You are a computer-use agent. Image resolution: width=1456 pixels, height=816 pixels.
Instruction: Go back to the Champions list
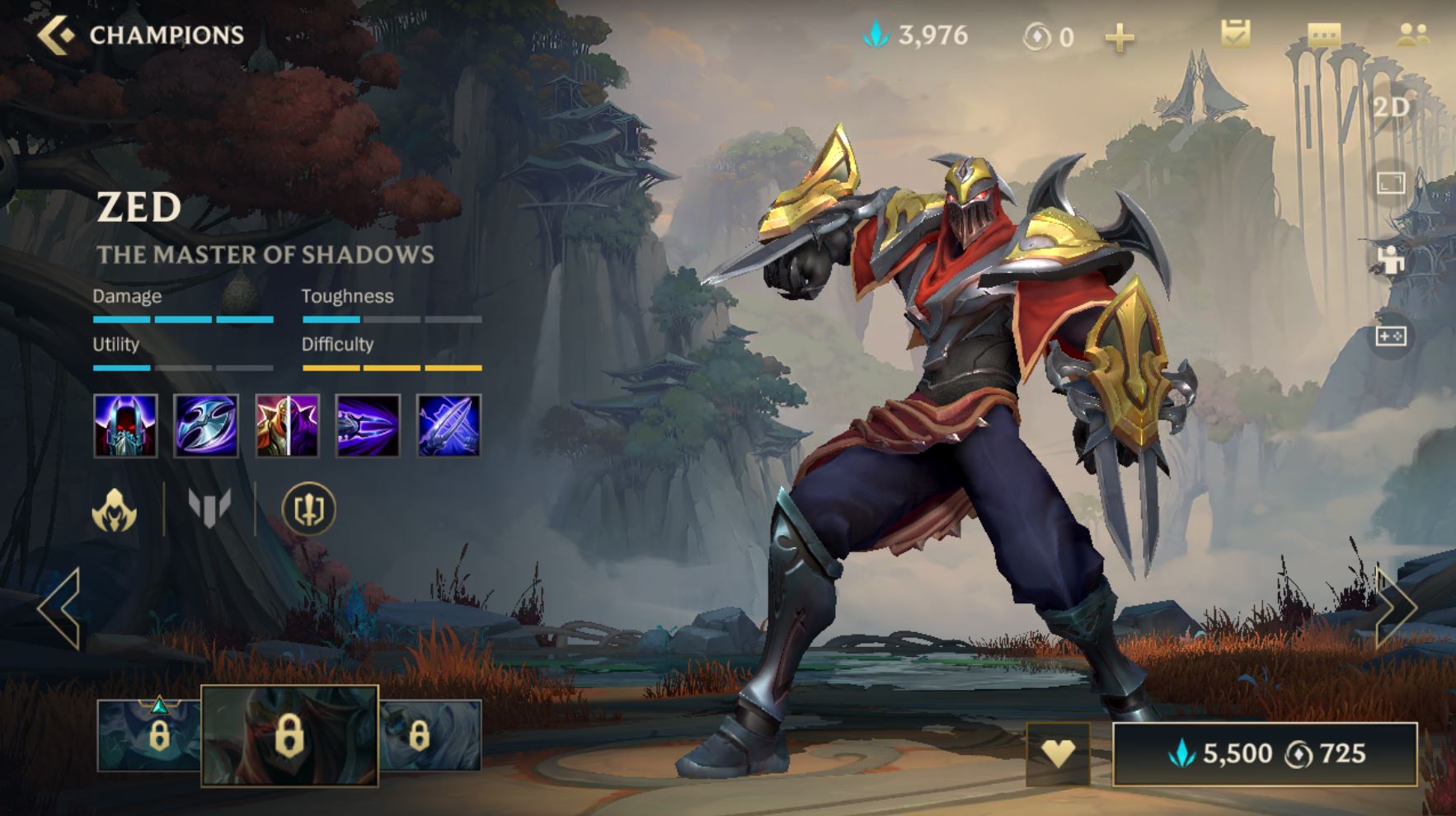[x=56, y=35]
